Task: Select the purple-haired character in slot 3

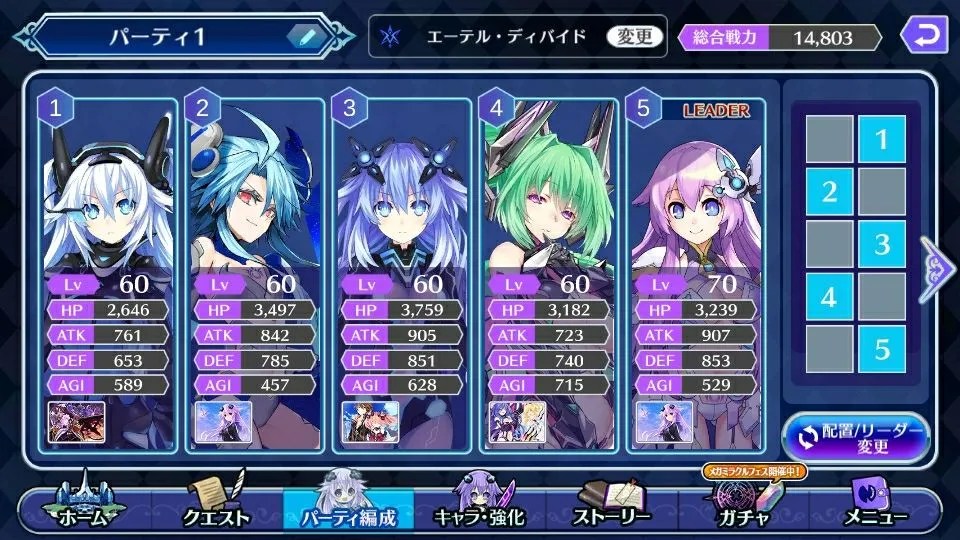Action: 403,200
